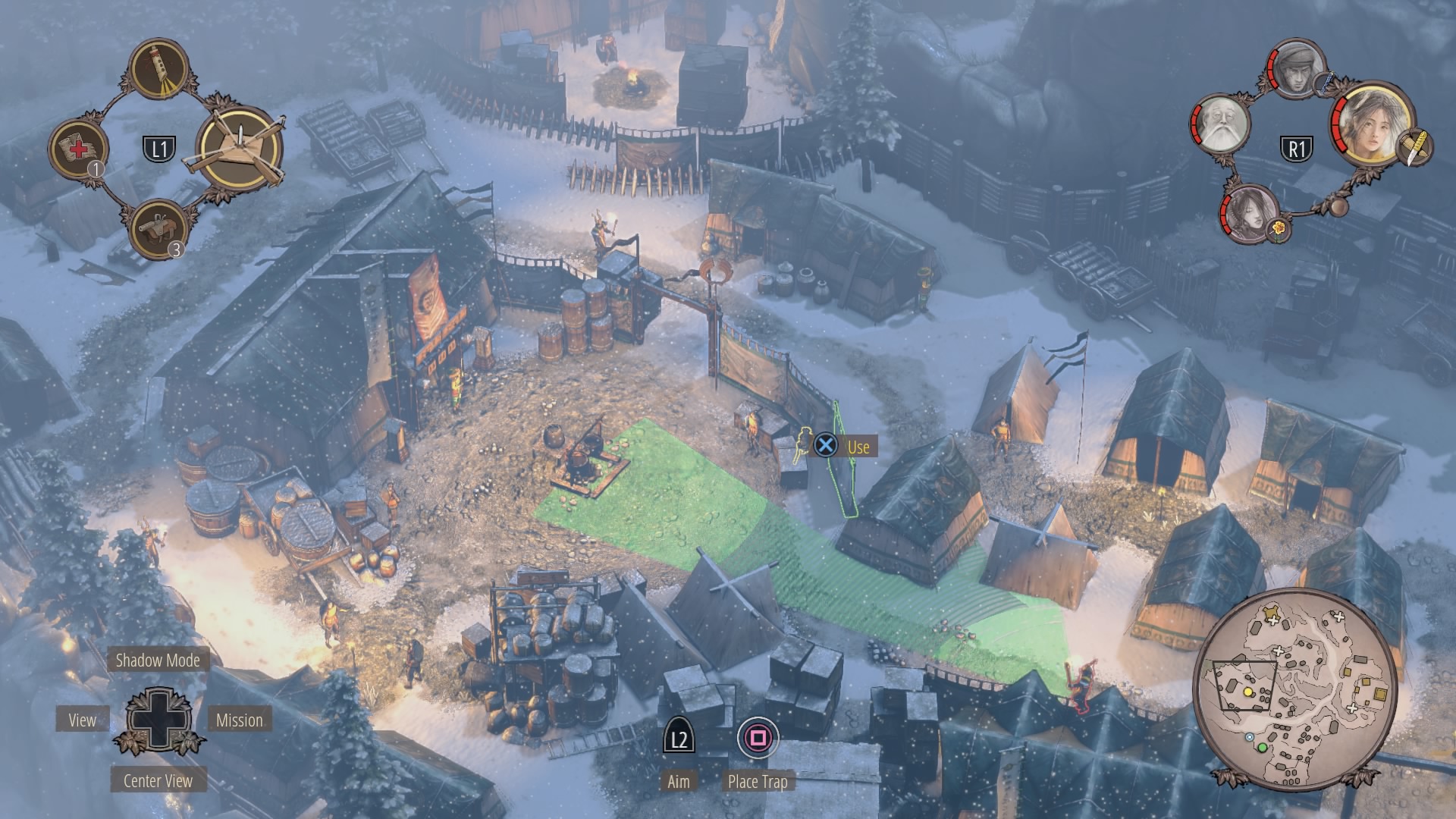This screenshot has width=1456, height=819.
Task: Switch to the headband ninja portrait
Action: point(1297,68)
